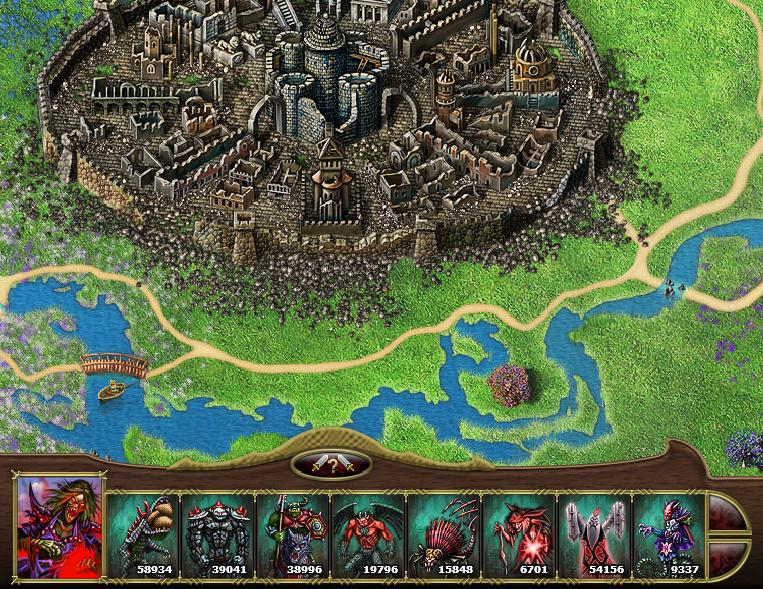
Task: Click the hero portrait with red robes
Action: [60, 528]
